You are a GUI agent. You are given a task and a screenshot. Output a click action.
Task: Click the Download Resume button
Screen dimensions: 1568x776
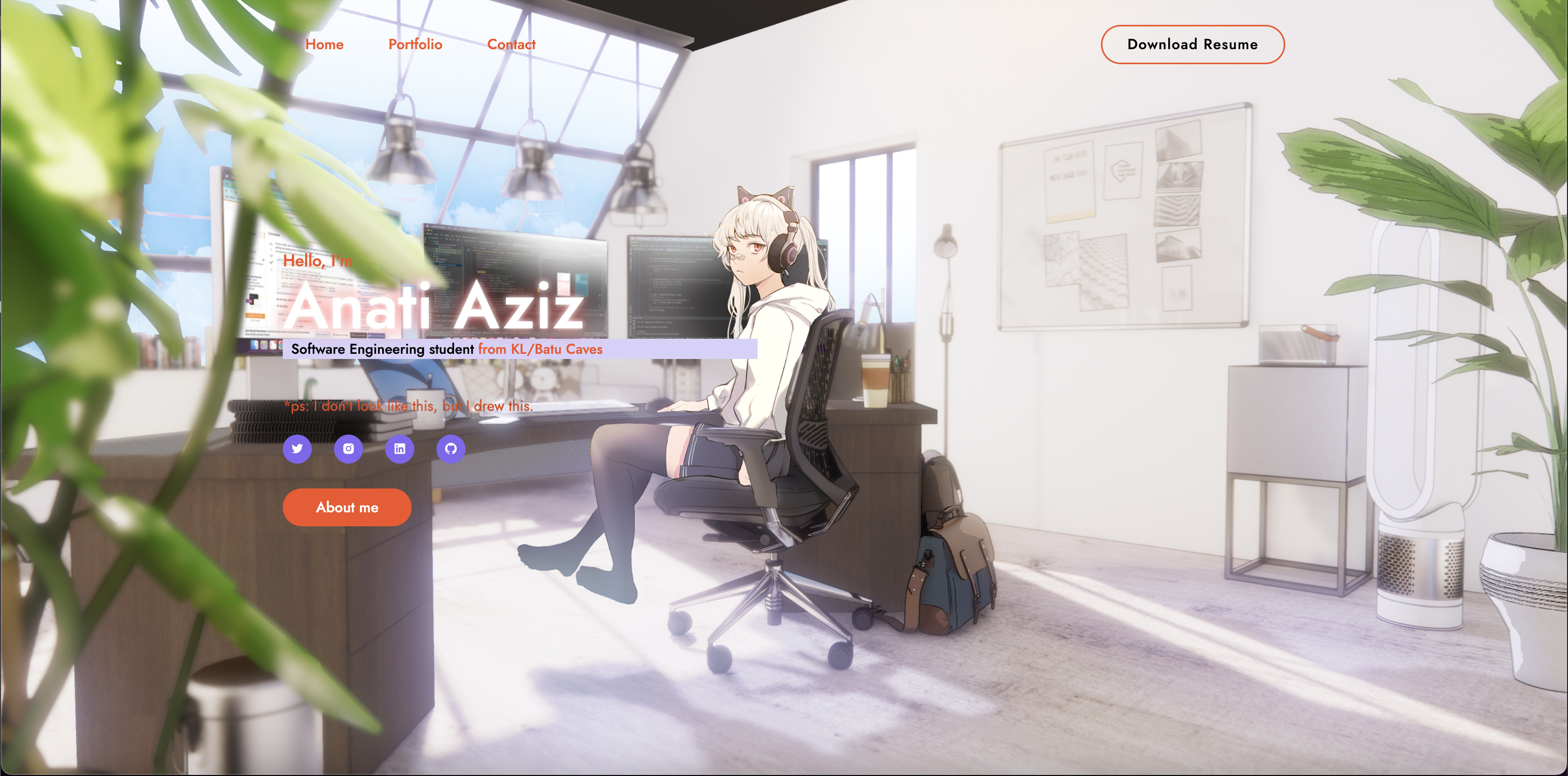tap(1192, 45)
